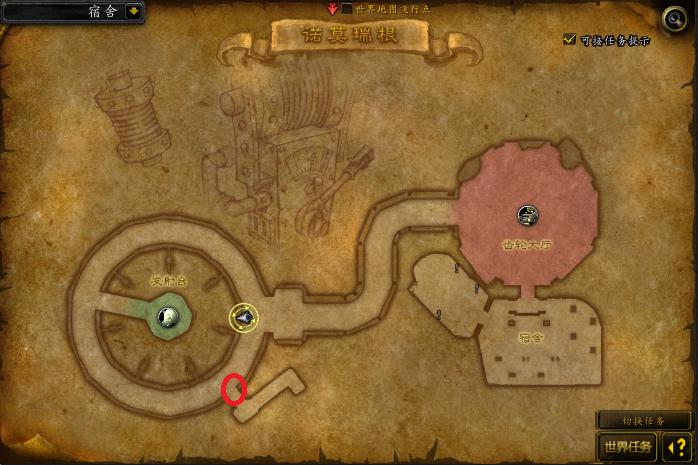Image resolution: width=698 pixels, height=465 pixels.
Task: Click the 切换任务 button
Action: coord(643,421)
